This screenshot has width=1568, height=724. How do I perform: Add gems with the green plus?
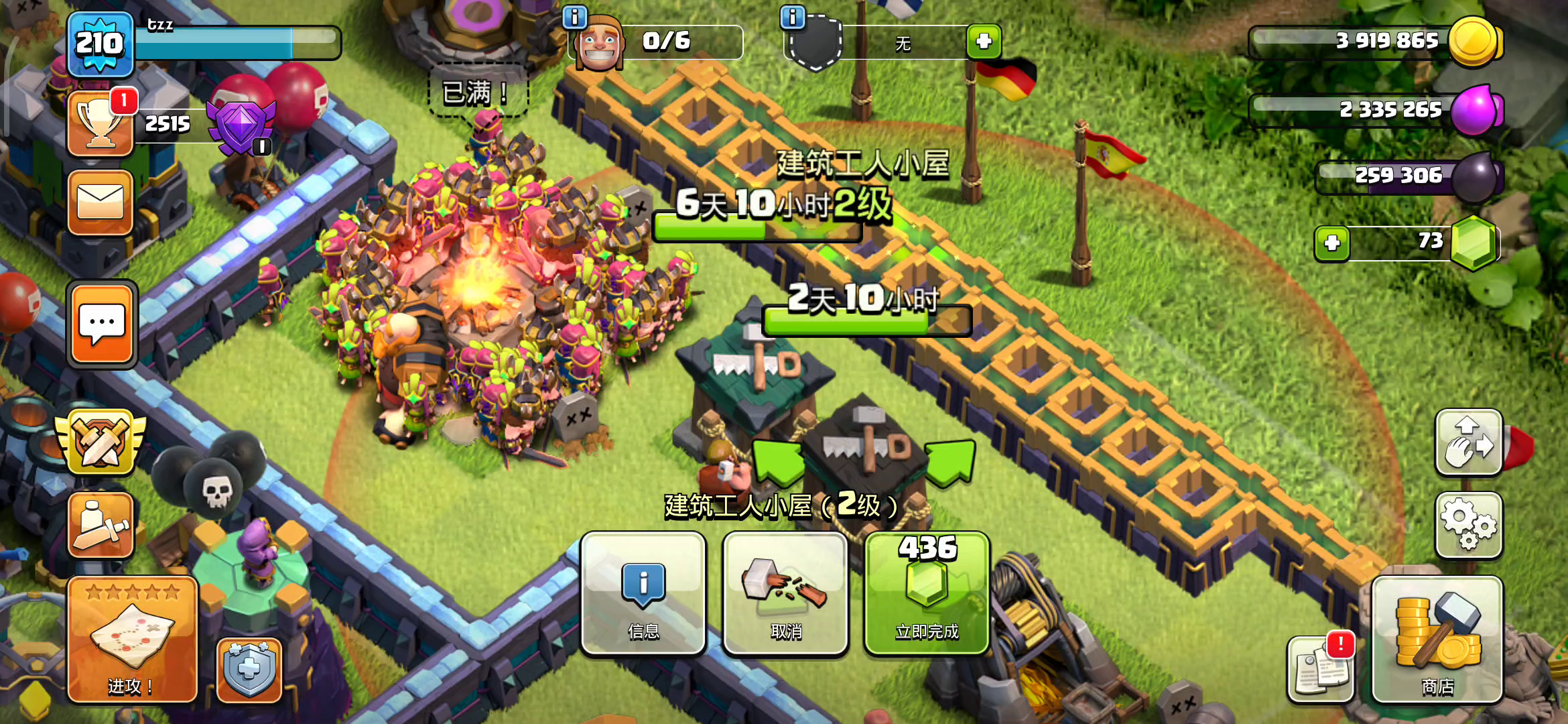point(1332,243)
